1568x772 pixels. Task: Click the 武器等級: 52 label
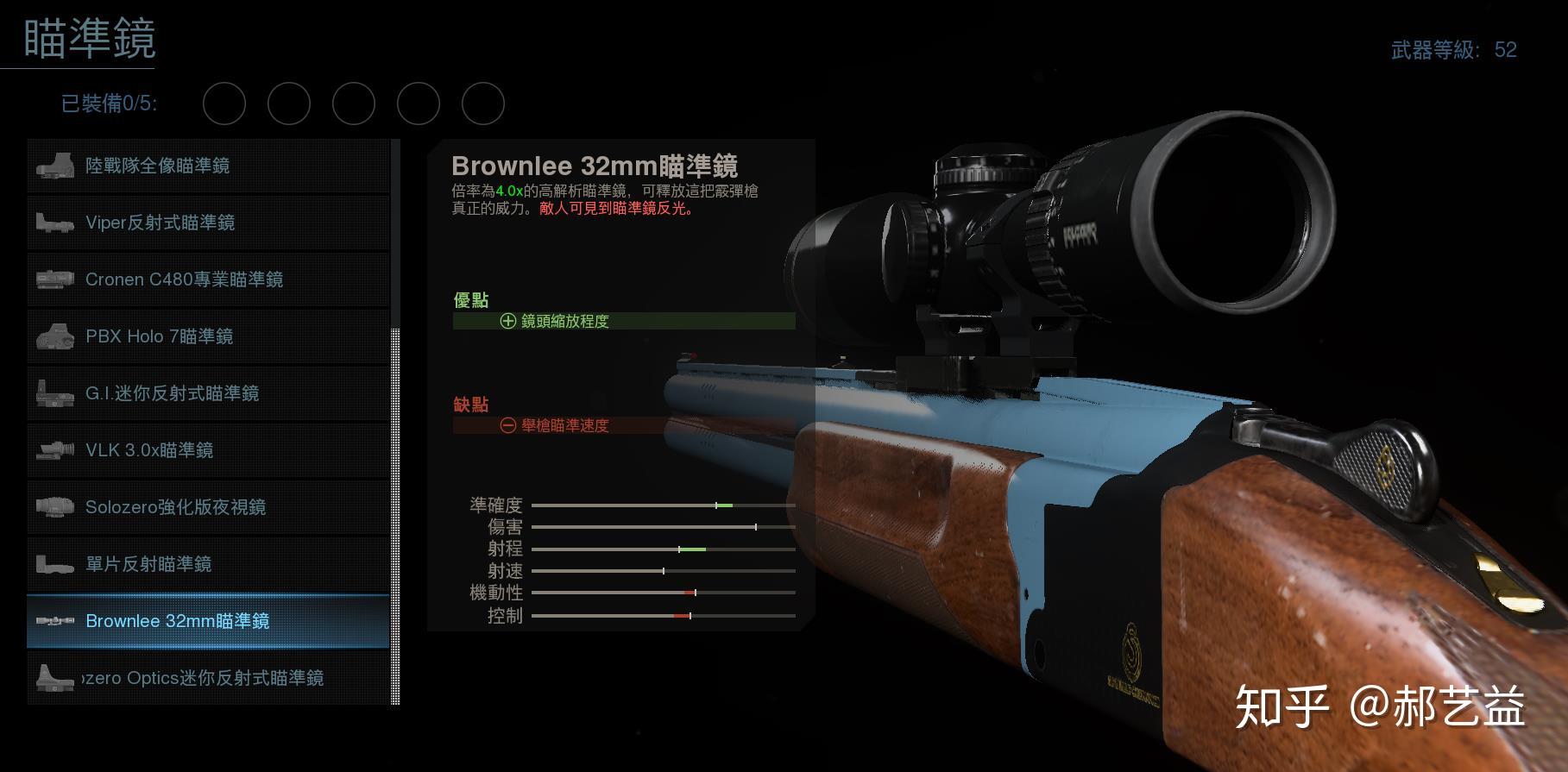click(x=1456, y=50)
